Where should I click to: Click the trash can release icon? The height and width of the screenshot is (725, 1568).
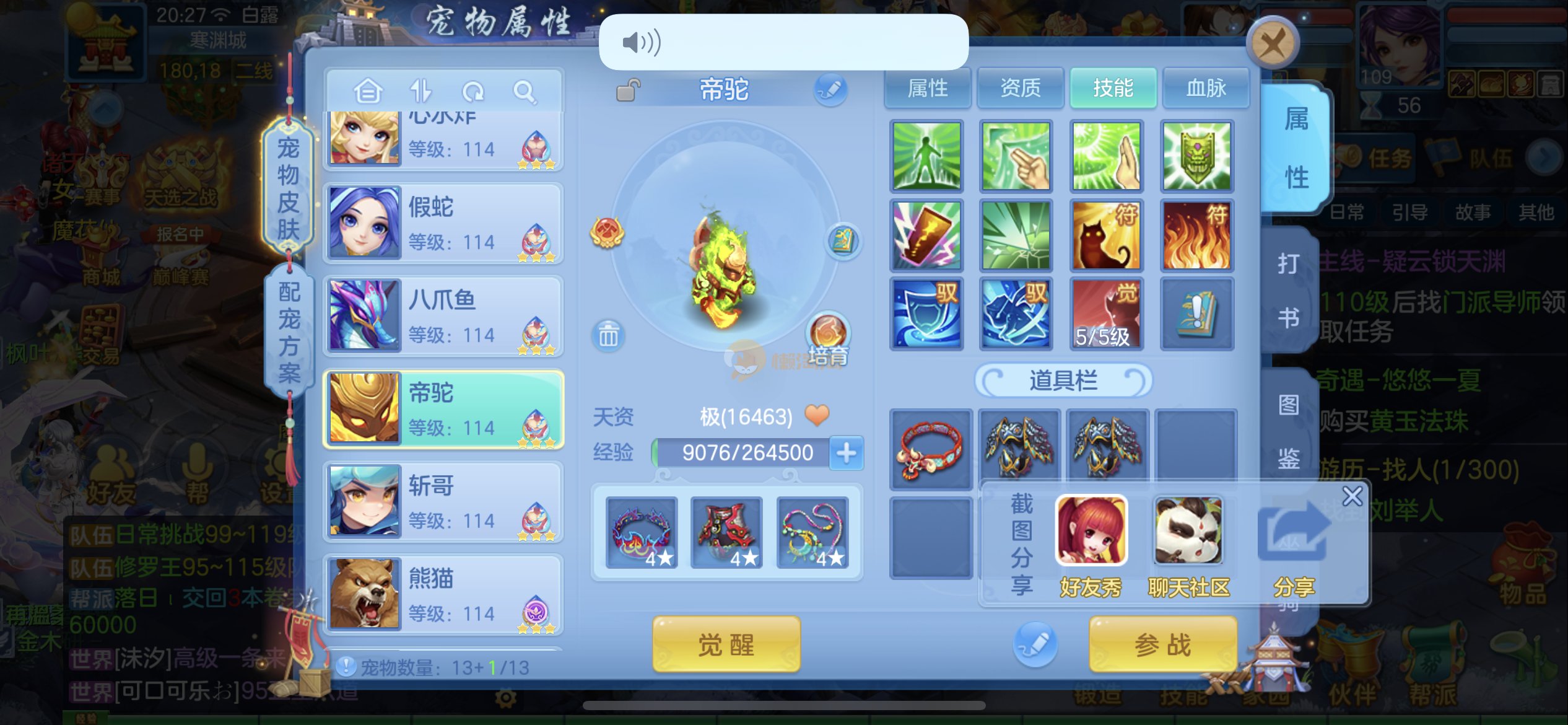coord(608,336)
